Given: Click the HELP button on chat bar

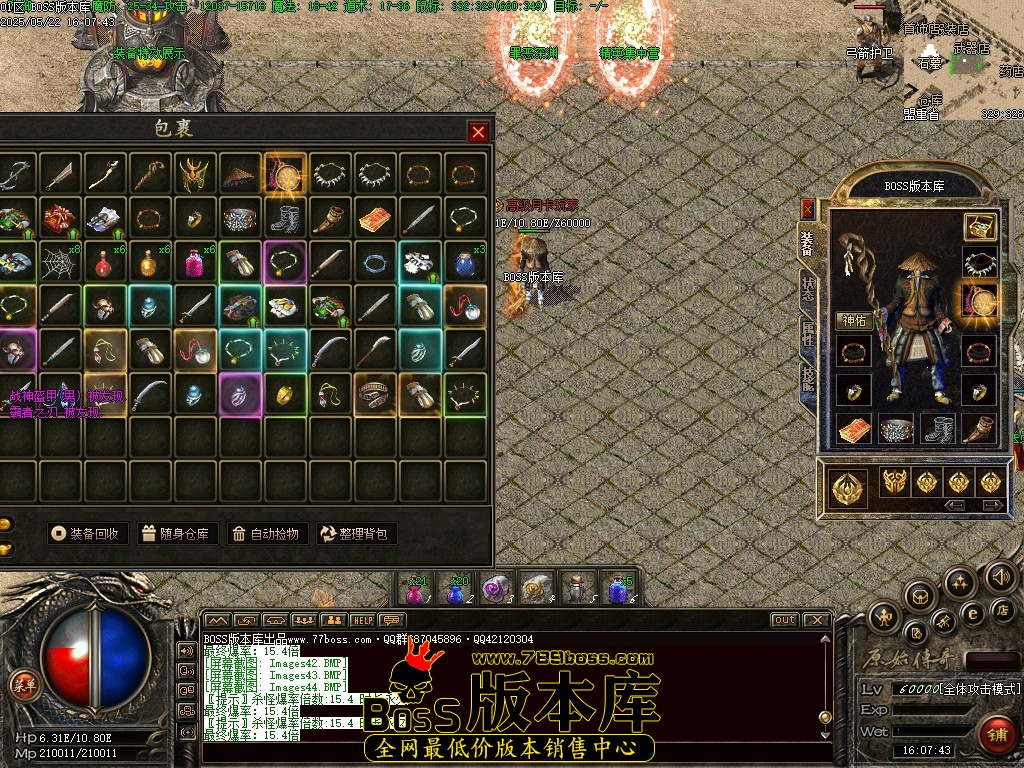Looking at the screenshot, I should pos(362,620).
